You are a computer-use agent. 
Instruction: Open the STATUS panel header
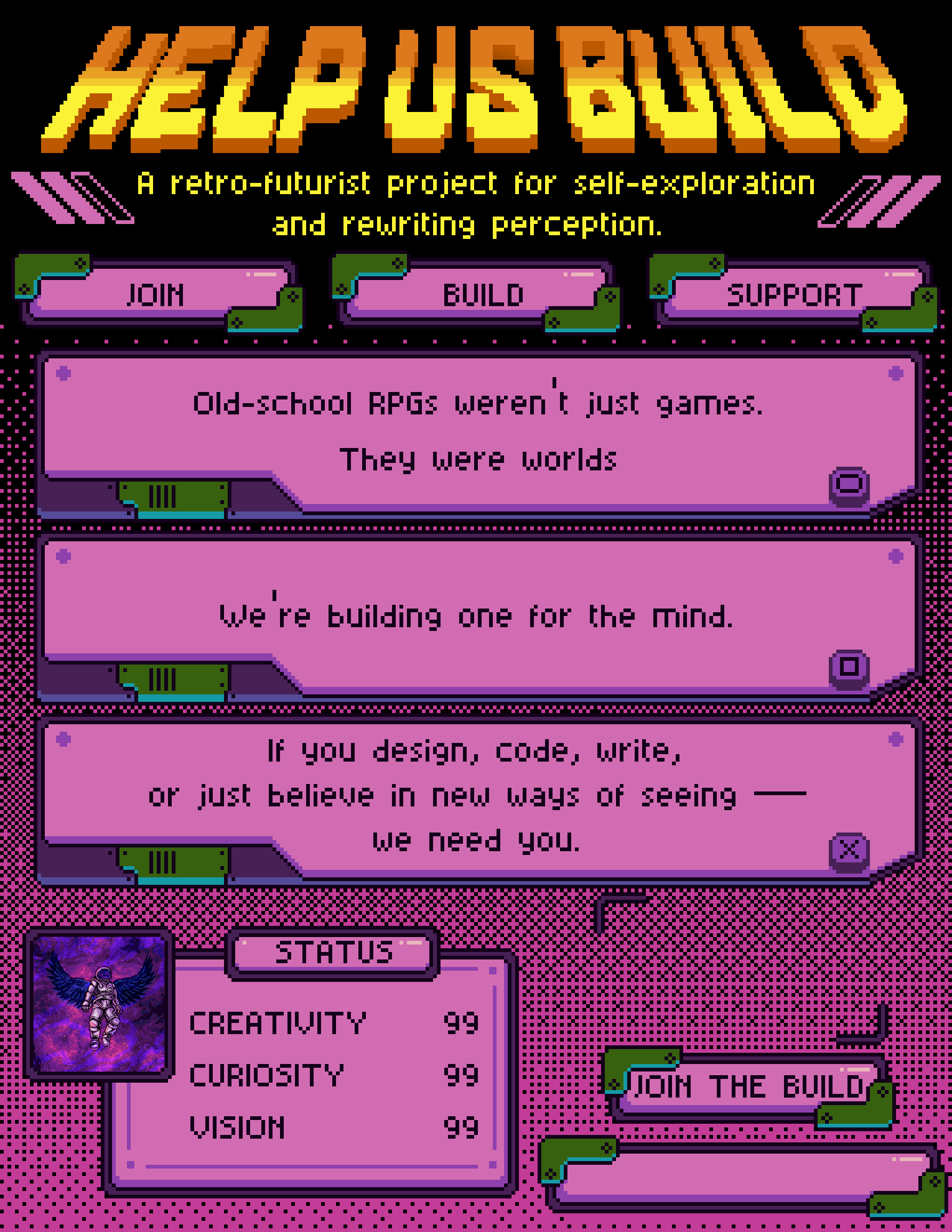tap(333, 953)
